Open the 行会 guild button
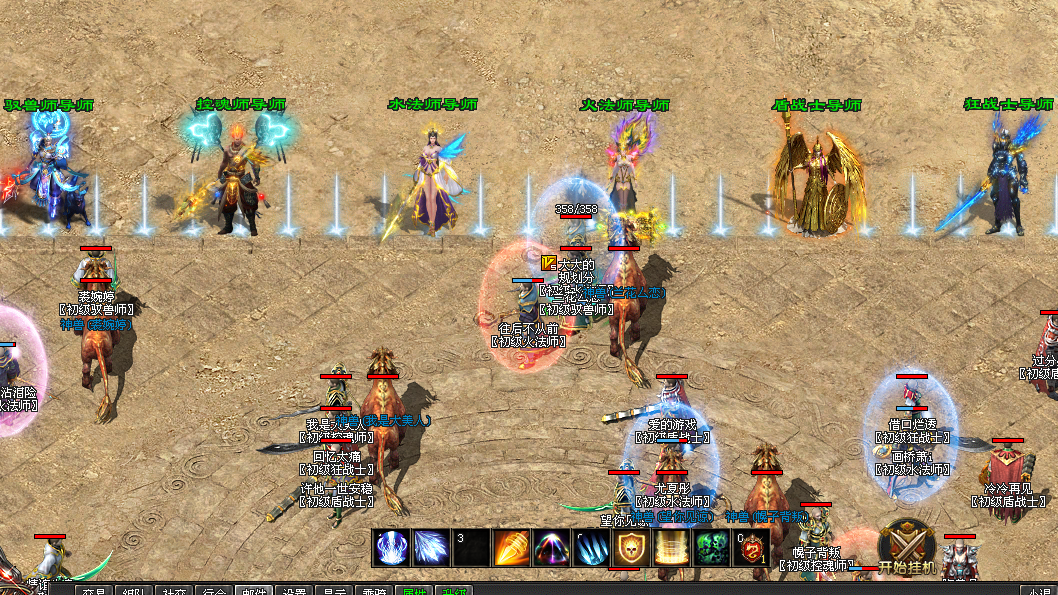The height and width of the screenshot is (595, 1058). [211, 590]
